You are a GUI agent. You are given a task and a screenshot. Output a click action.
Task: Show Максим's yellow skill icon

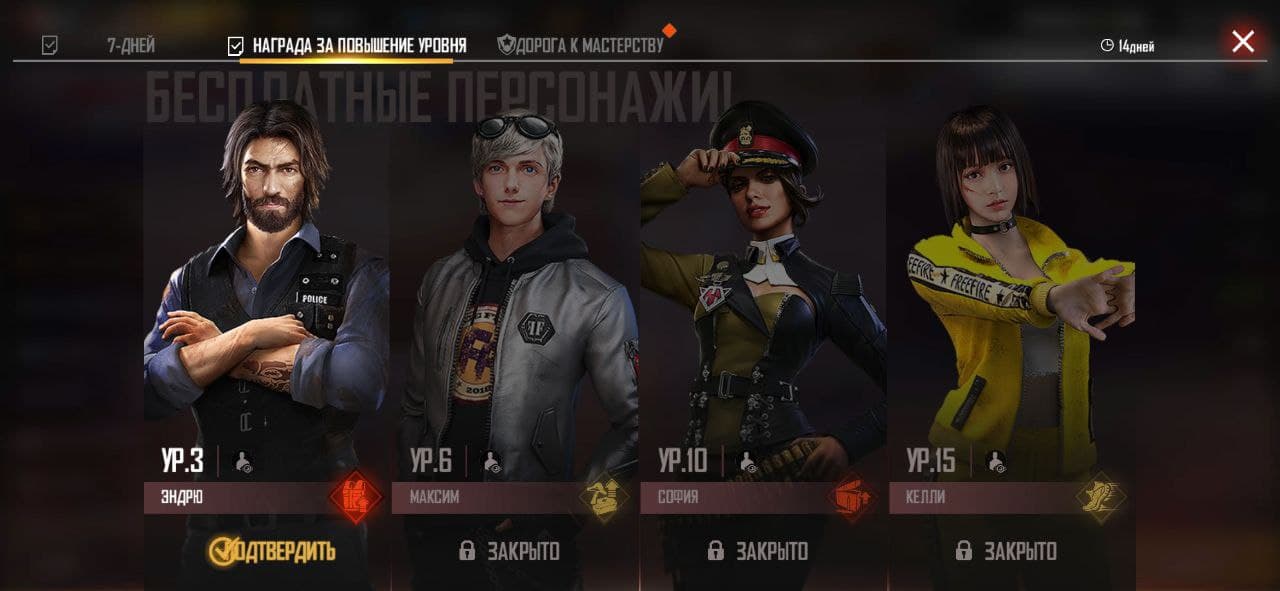coord(604,497)
